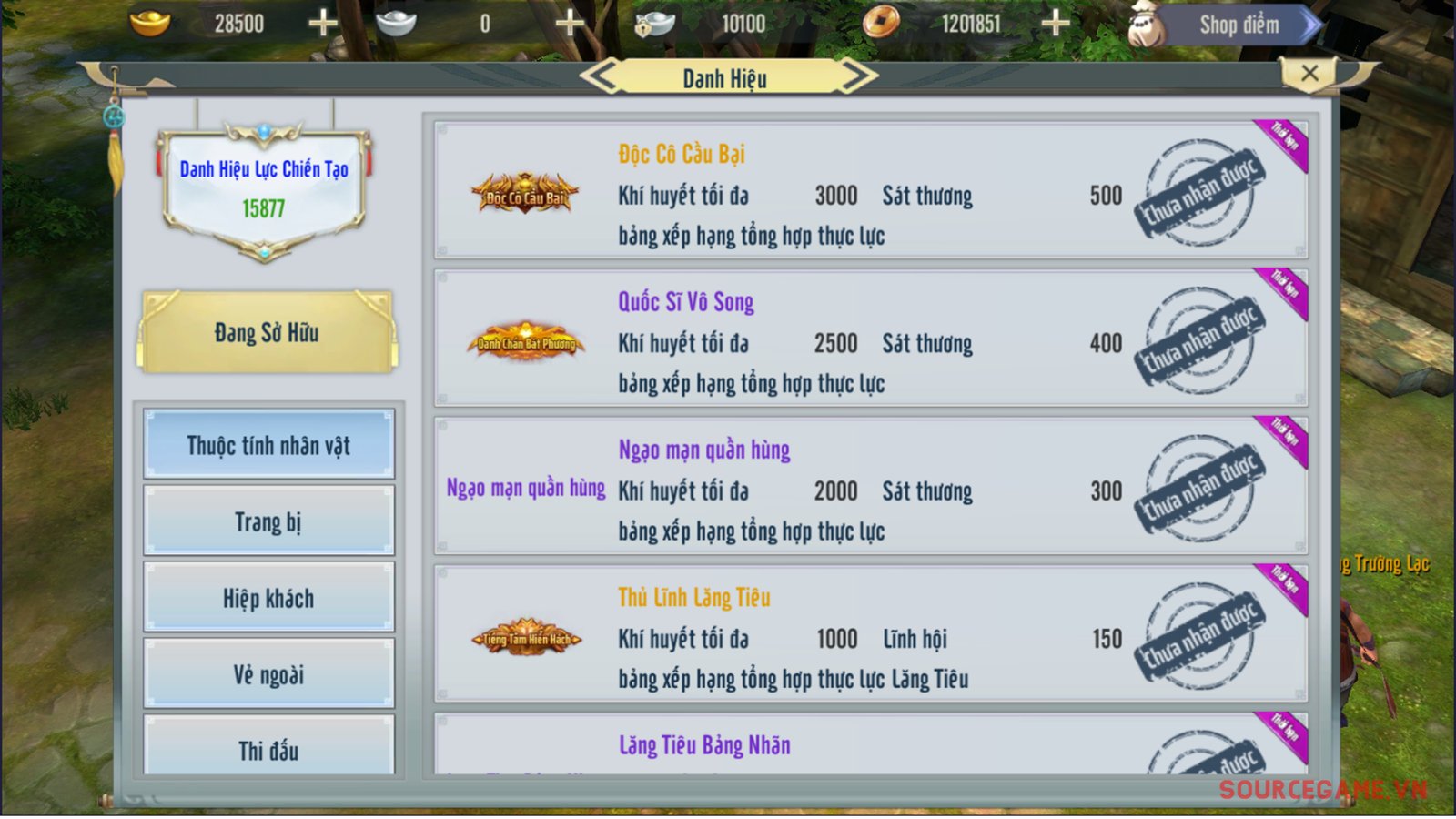Choose the Ngạo mạn quần hùng title row
The image size is (1456, 819).
tap(871, 487)
